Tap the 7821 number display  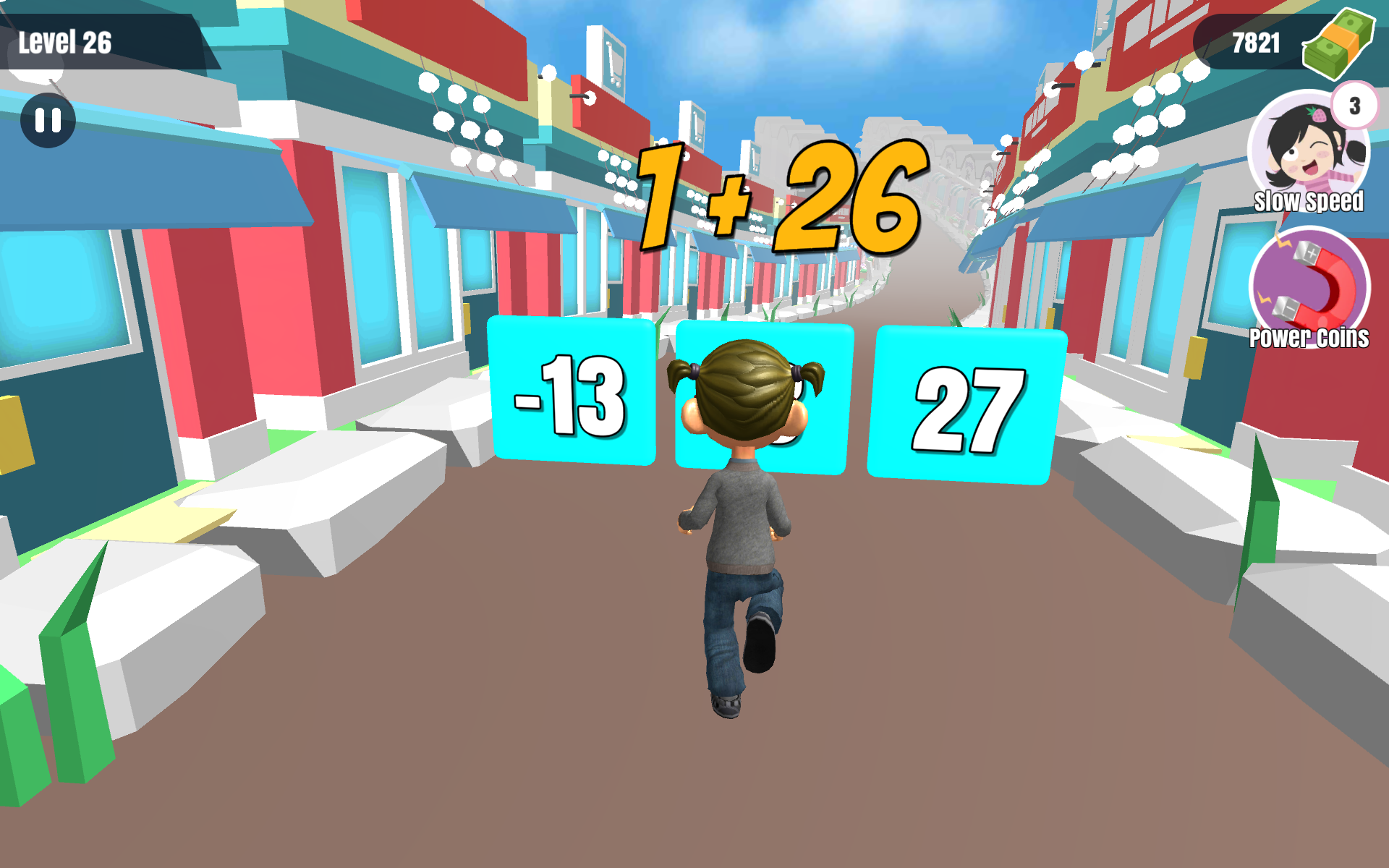[x=1257, y=42]
